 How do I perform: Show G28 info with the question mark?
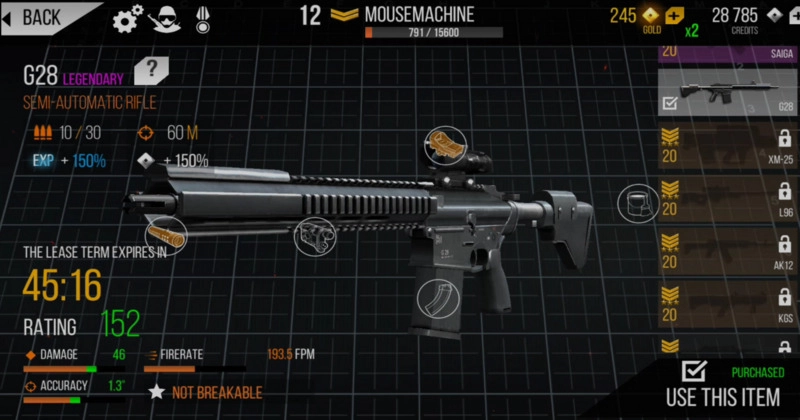pyautogui.click(x=151, y=70)
